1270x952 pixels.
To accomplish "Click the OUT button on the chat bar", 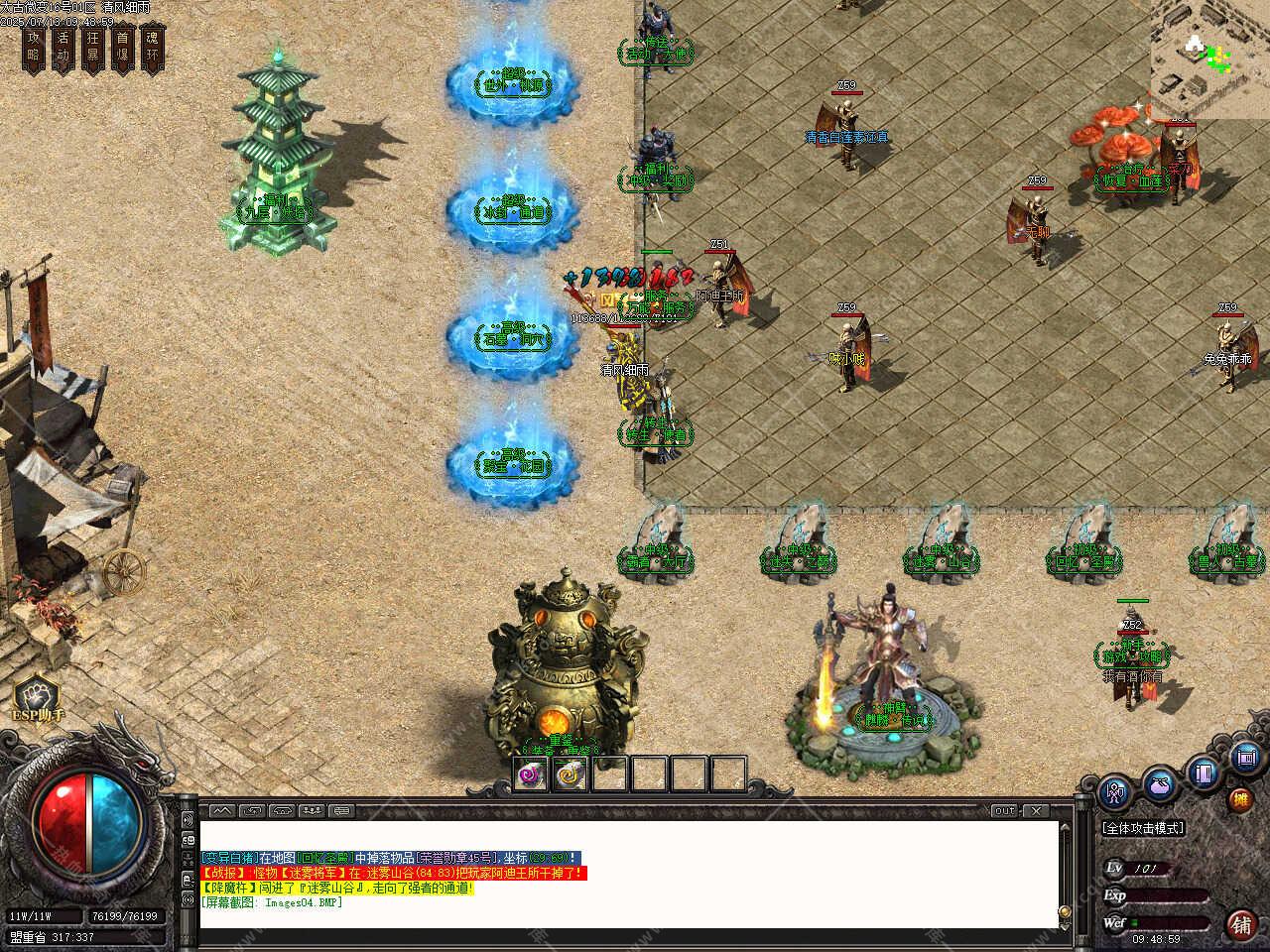I will (1005, 811).
